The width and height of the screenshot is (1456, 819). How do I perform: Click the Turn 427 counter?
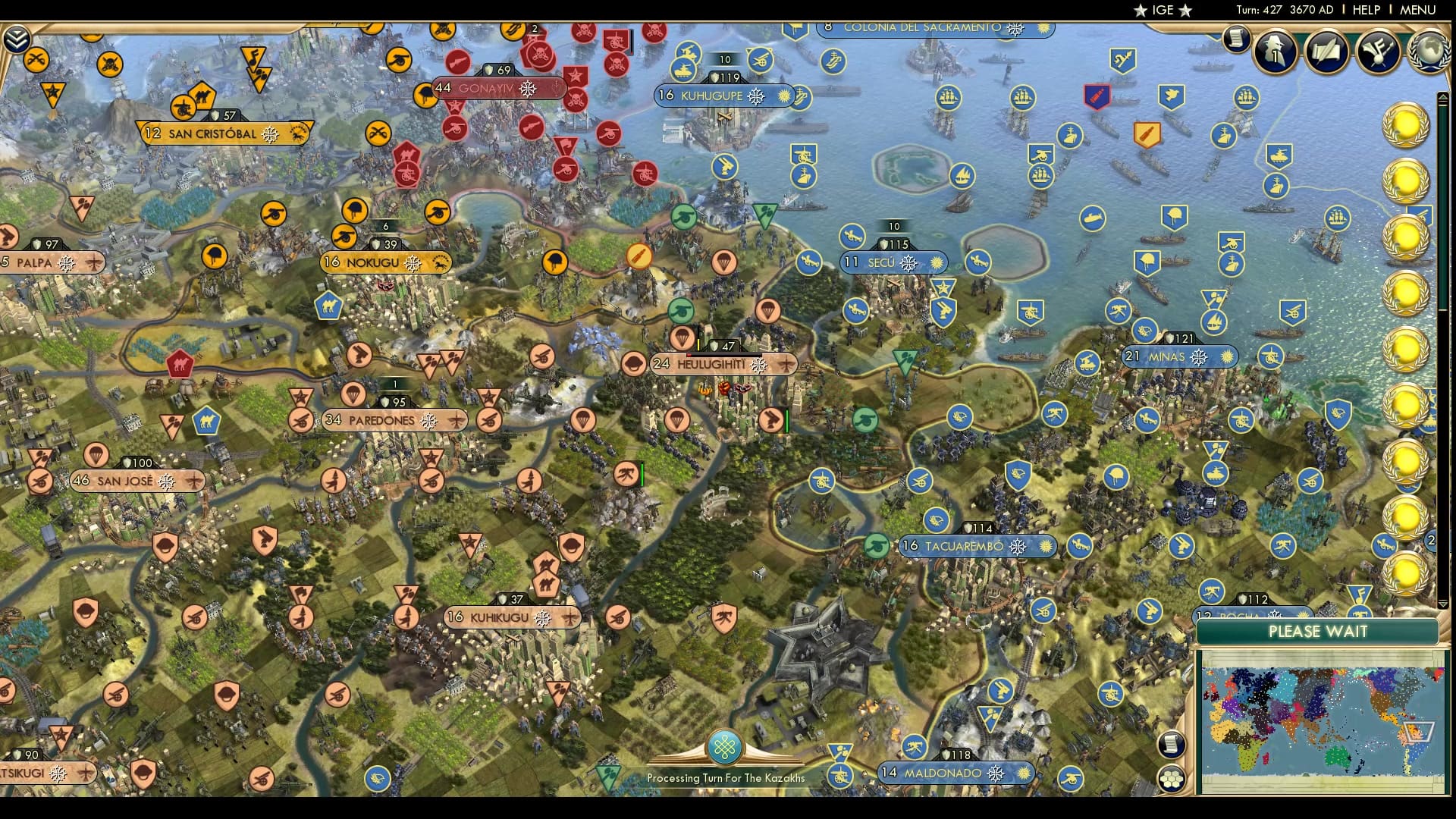[x=1260, y=10]
